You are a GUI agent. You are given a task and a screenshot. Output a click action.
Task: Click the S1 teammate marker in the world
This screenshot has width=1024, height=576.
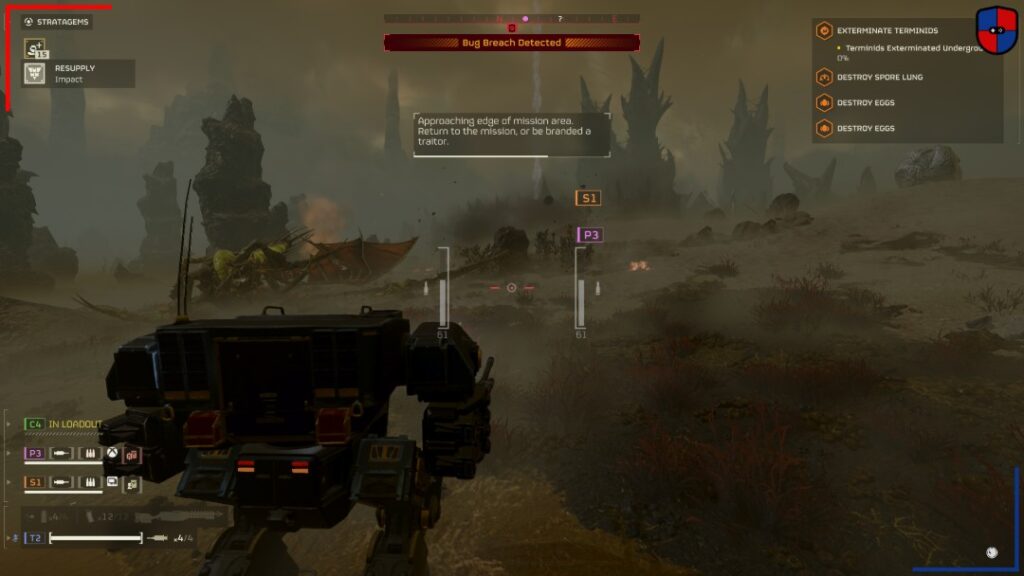click(589, 198)
